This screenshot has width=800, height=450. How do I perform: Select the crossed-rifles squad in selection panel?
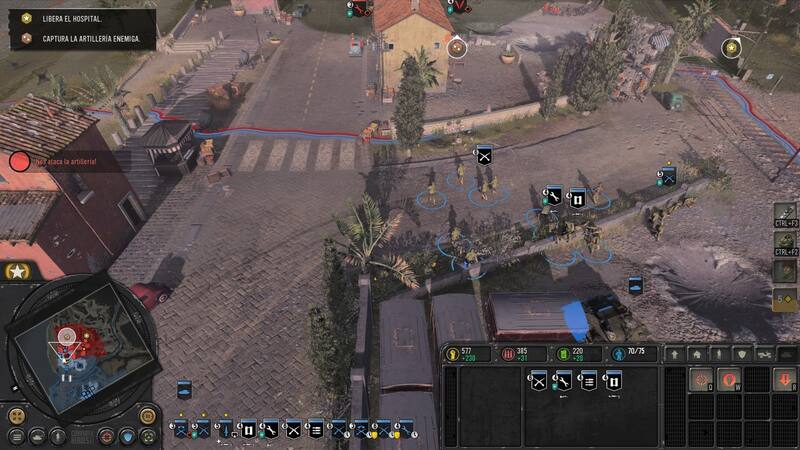pyautogui.click(x=538, y=380)
